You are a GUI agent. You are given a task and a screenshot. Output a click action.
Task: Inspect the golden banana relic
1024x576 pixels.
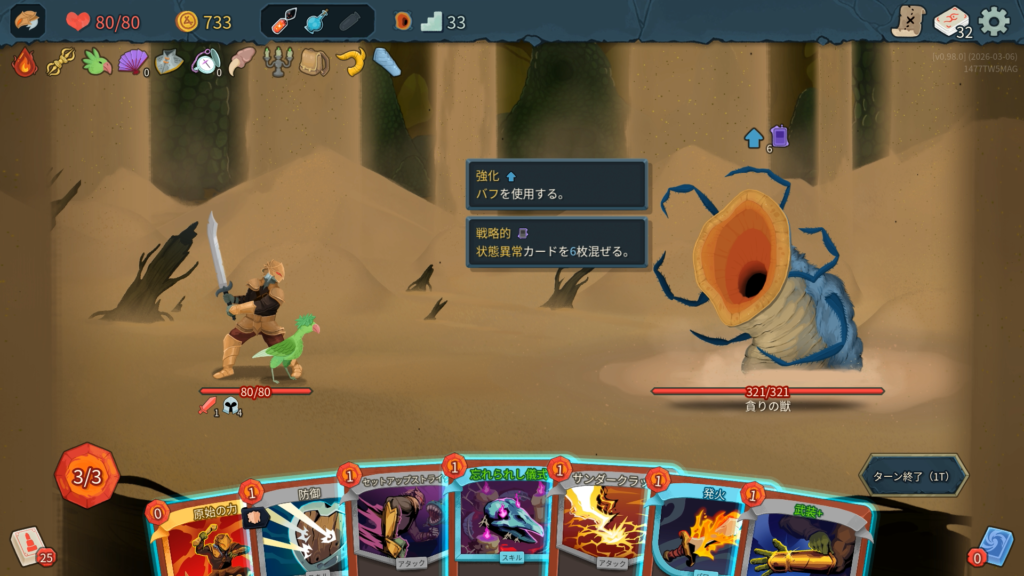(x=350, y=62)
